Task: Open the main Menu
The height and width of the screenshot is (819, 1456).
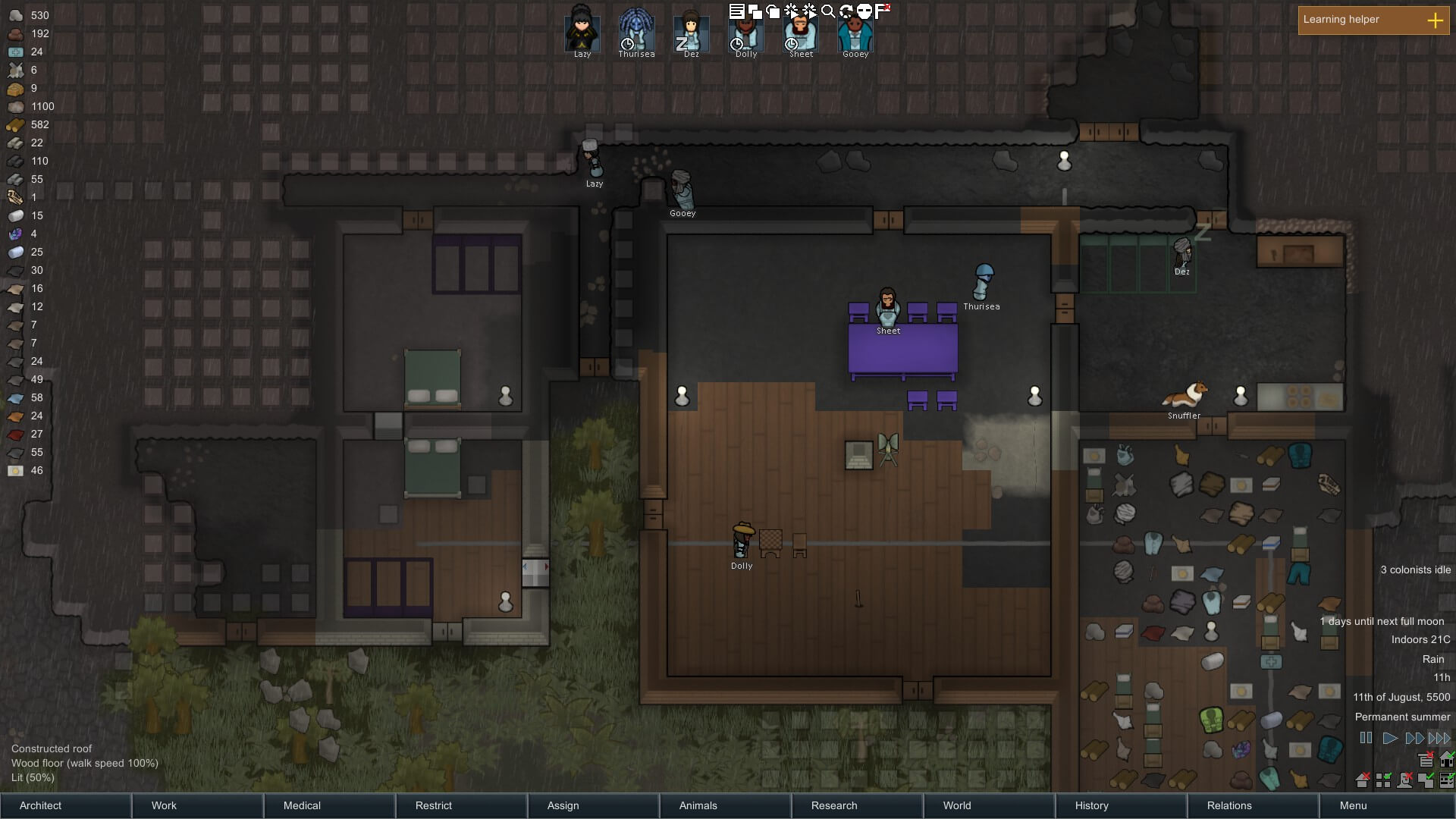Action: (1386, 805)
